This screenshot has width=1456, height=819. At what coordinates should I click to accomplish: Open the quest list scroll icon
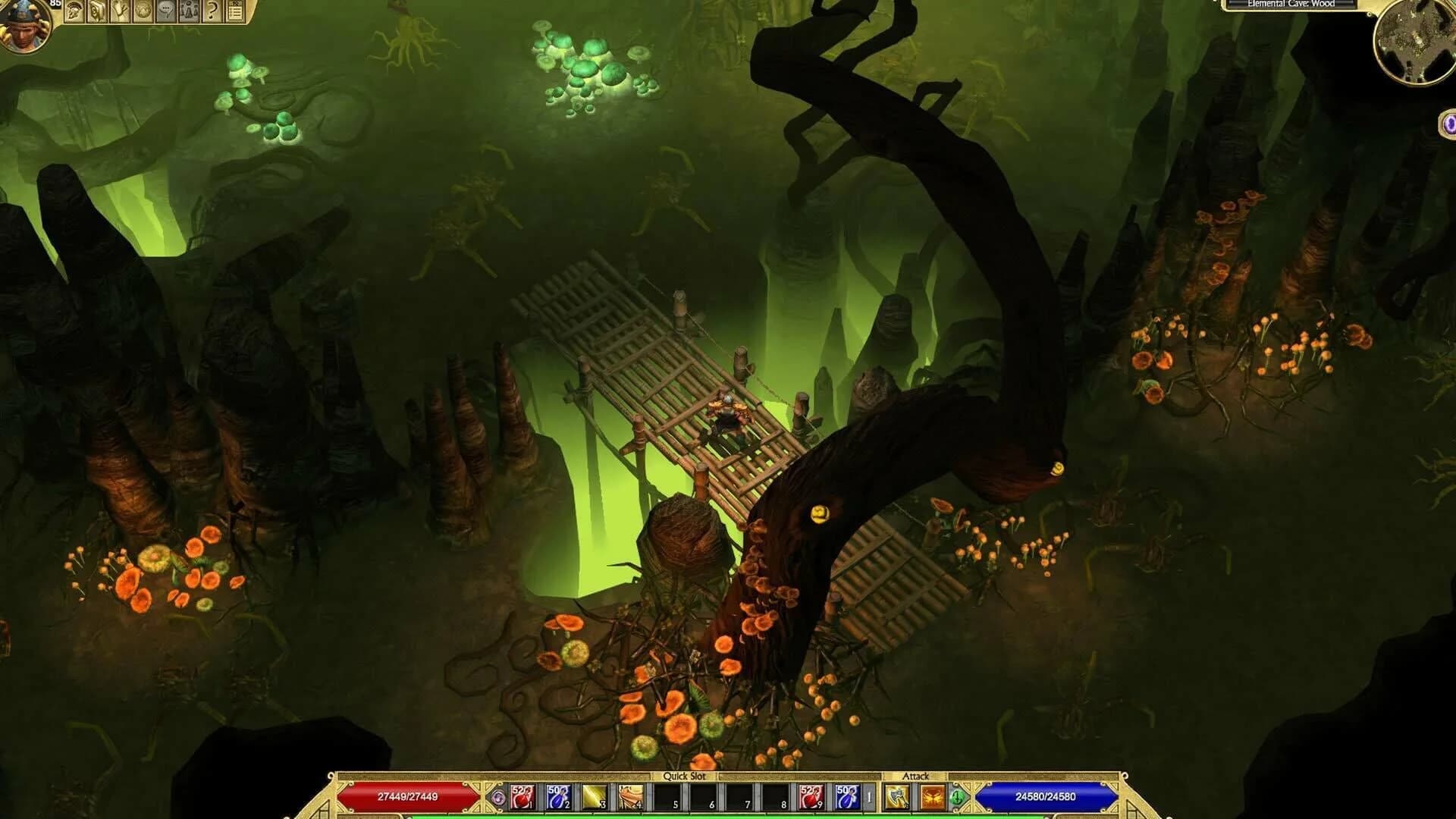pos(236,11)
